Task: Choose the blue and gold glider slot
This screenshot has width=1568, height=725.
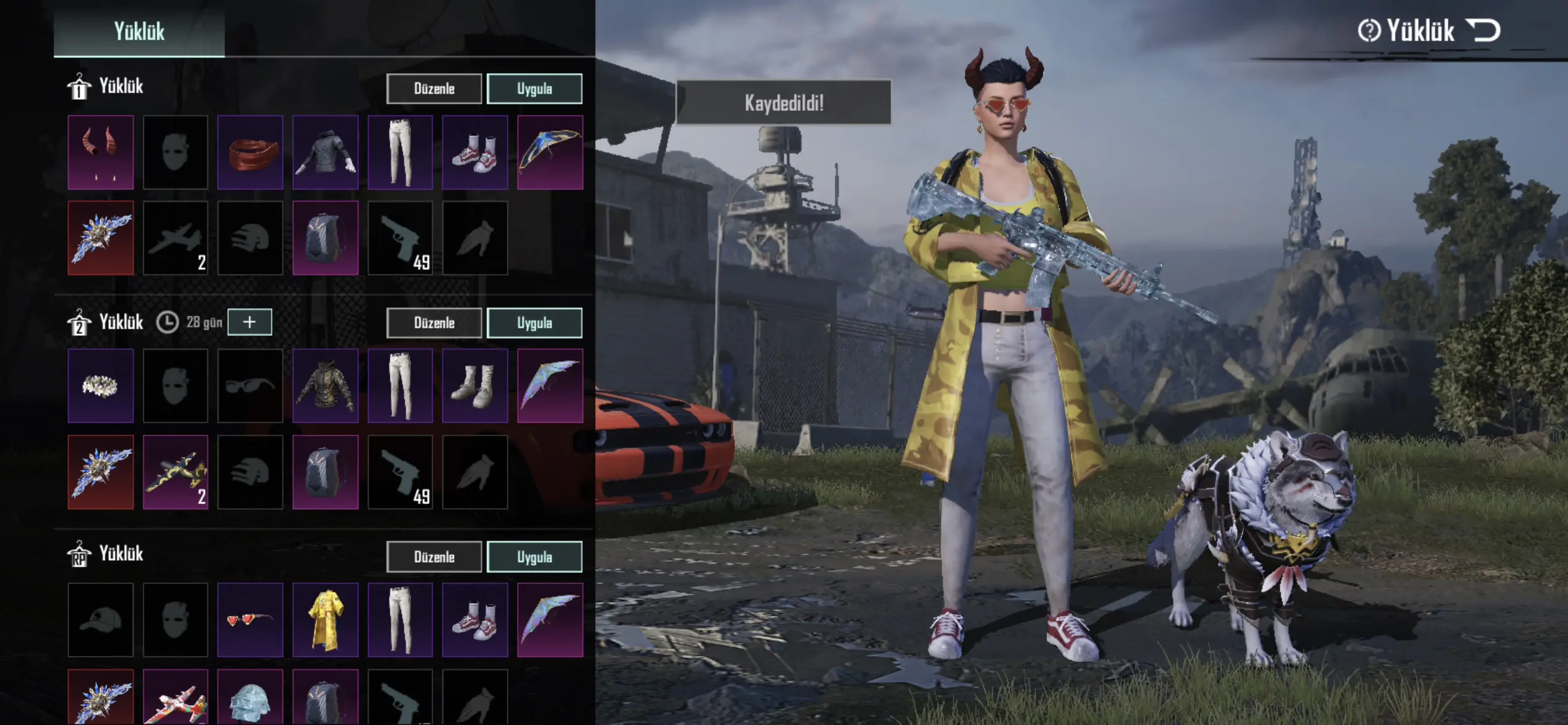Action: click(550, 152)
